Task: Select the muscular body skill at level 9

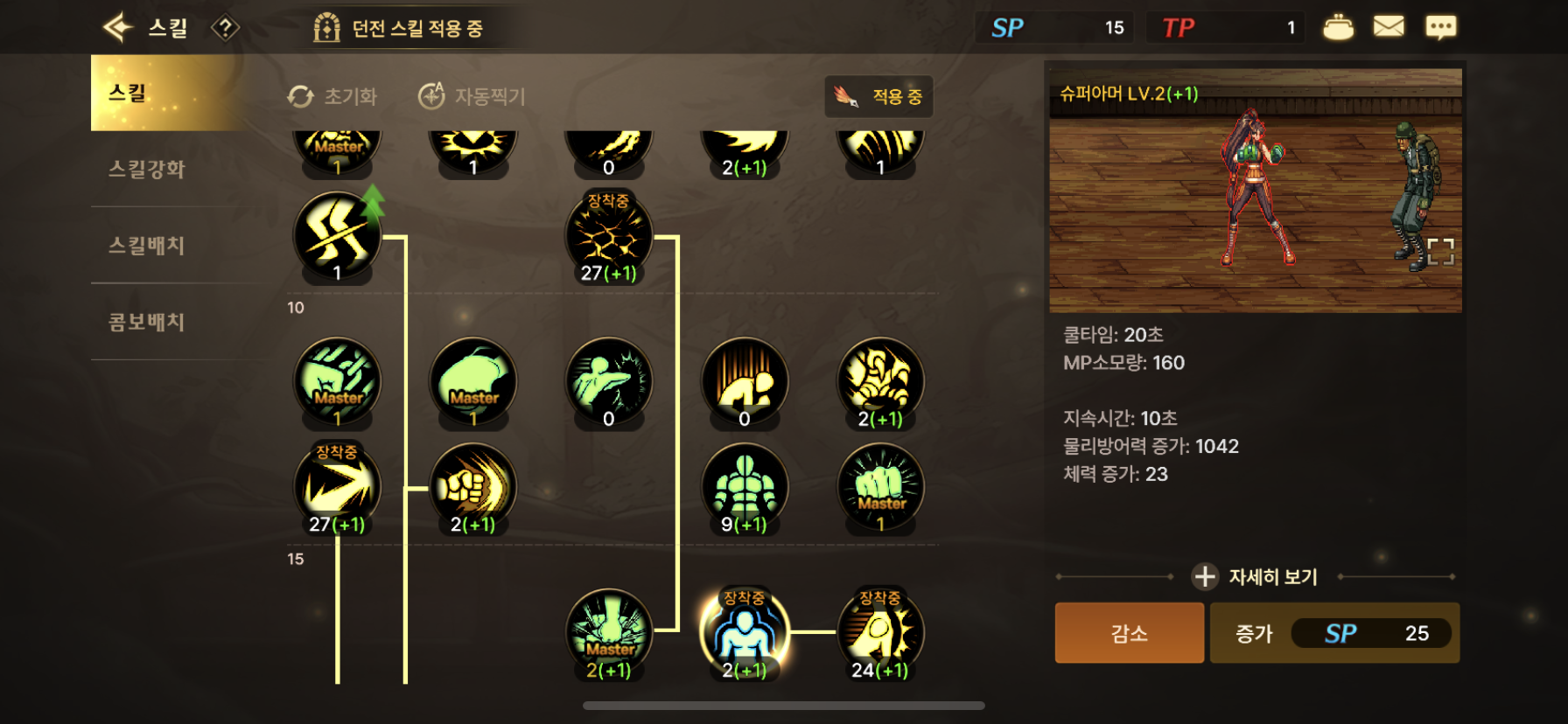Action: (745, 486)
